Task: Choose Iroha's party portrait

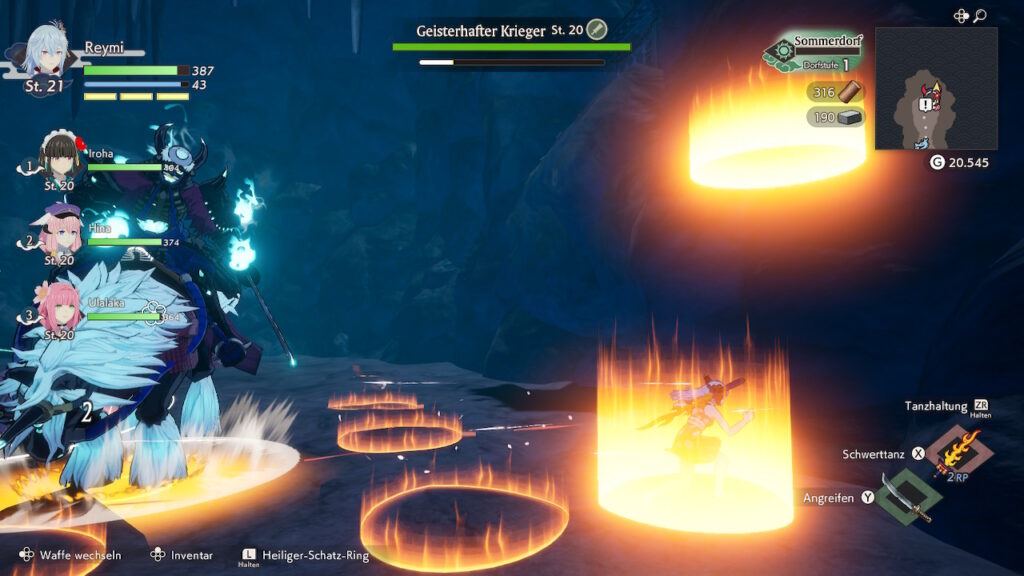Action: click(62, 159)
